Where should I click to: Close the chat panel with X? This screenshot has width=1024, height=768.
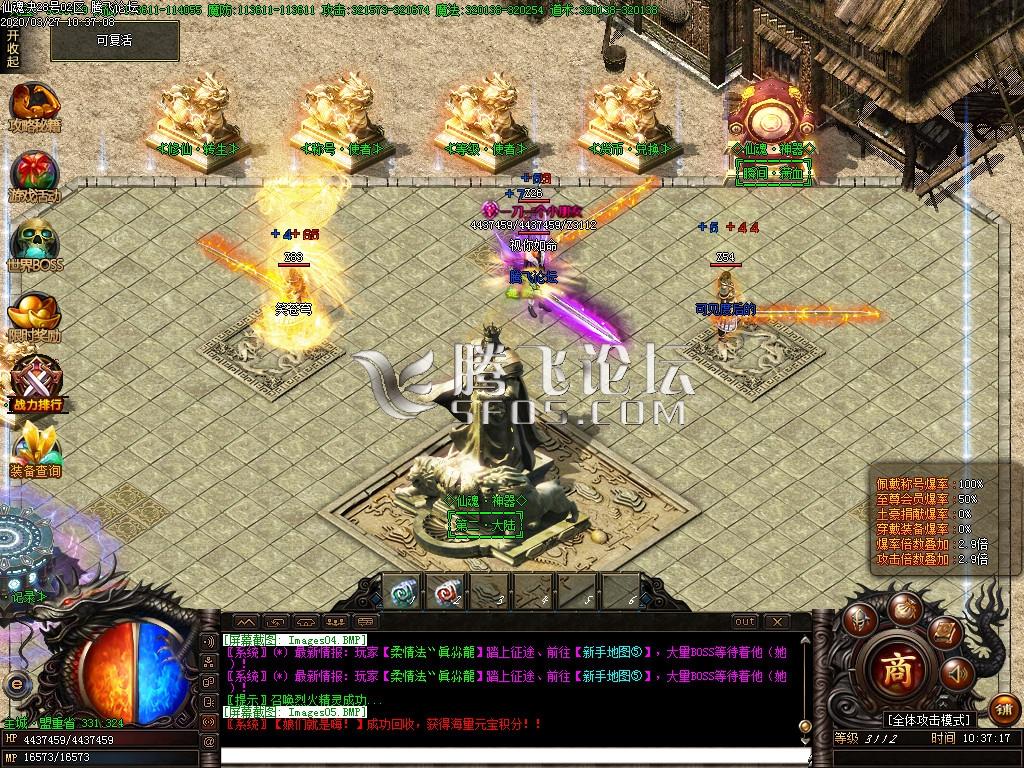pos(777,621)
